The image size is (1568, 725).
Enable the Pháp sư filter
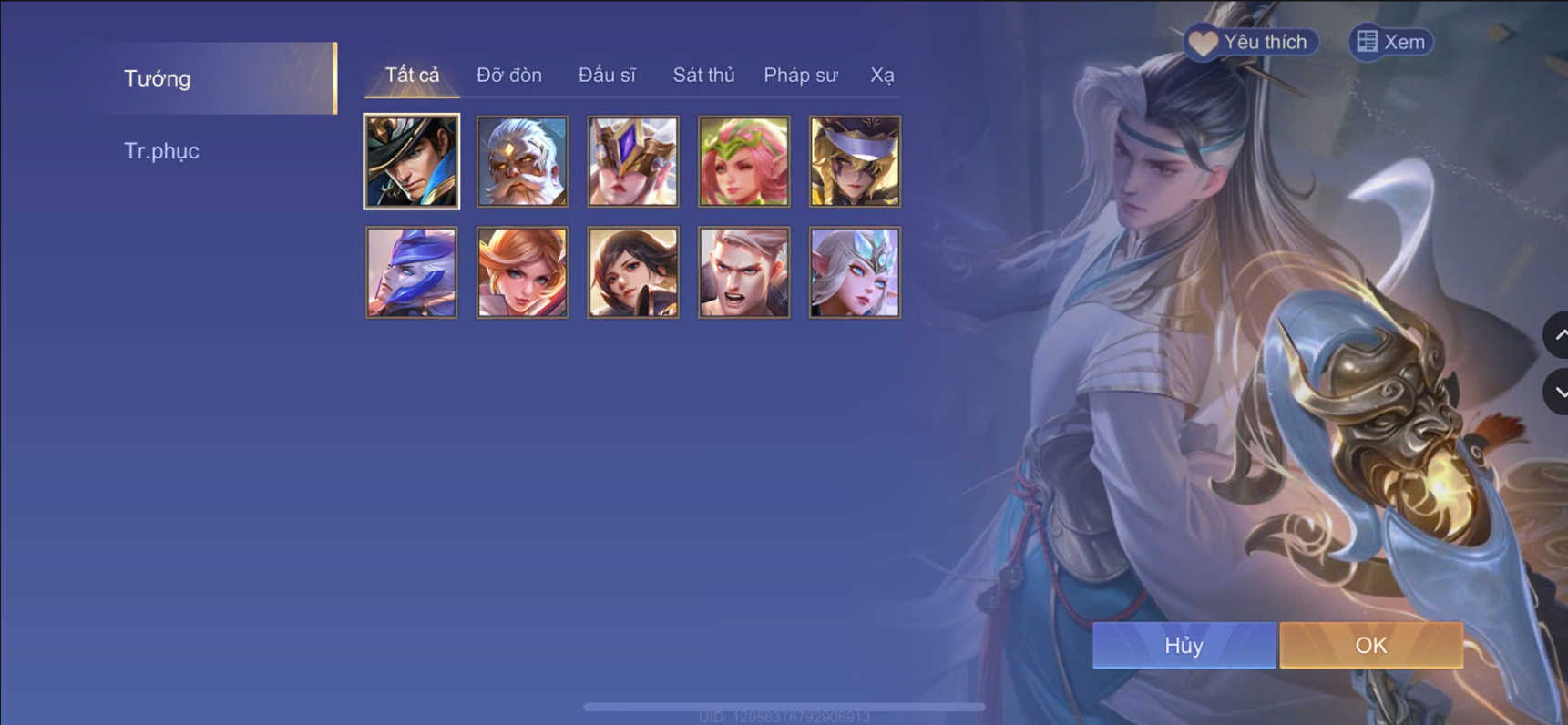click(800, 75)
